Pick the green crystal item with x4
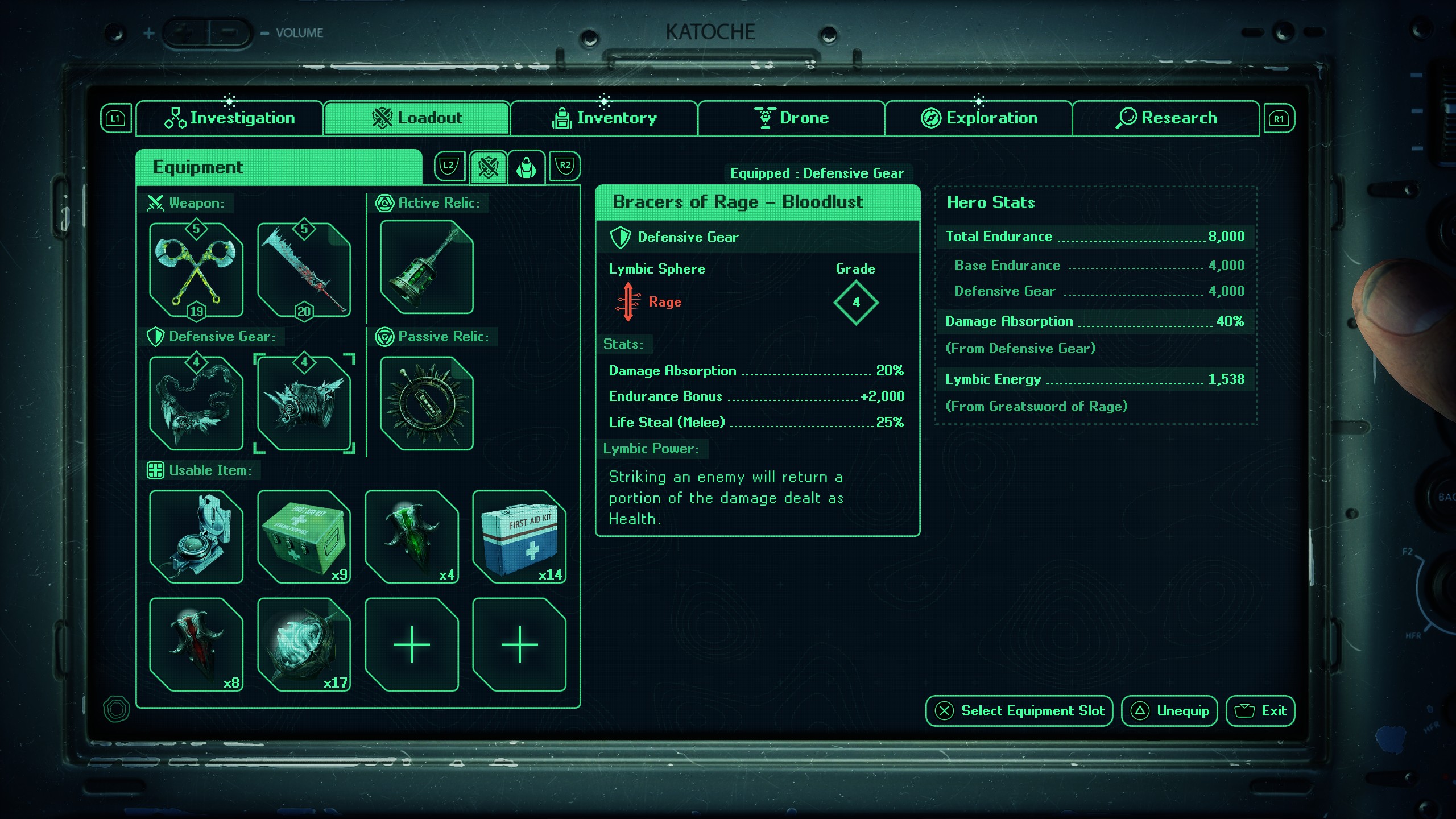The height and width of the screenshot is (819, 1456). (412, 537)
